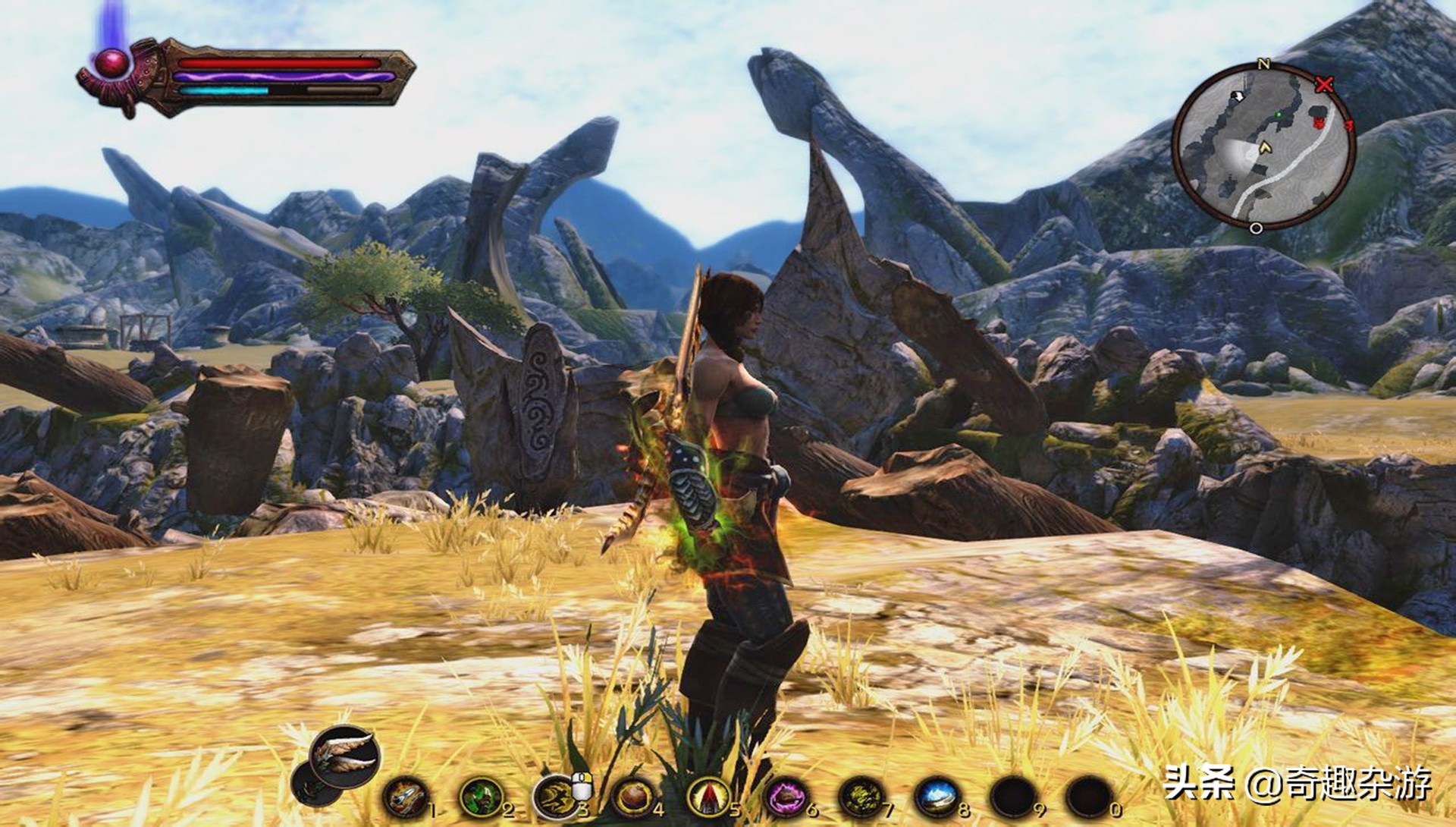Screen dimensions: 1456x827
Task: Activate the ability in hotbar slot 1
Action: tap(405, 797)
